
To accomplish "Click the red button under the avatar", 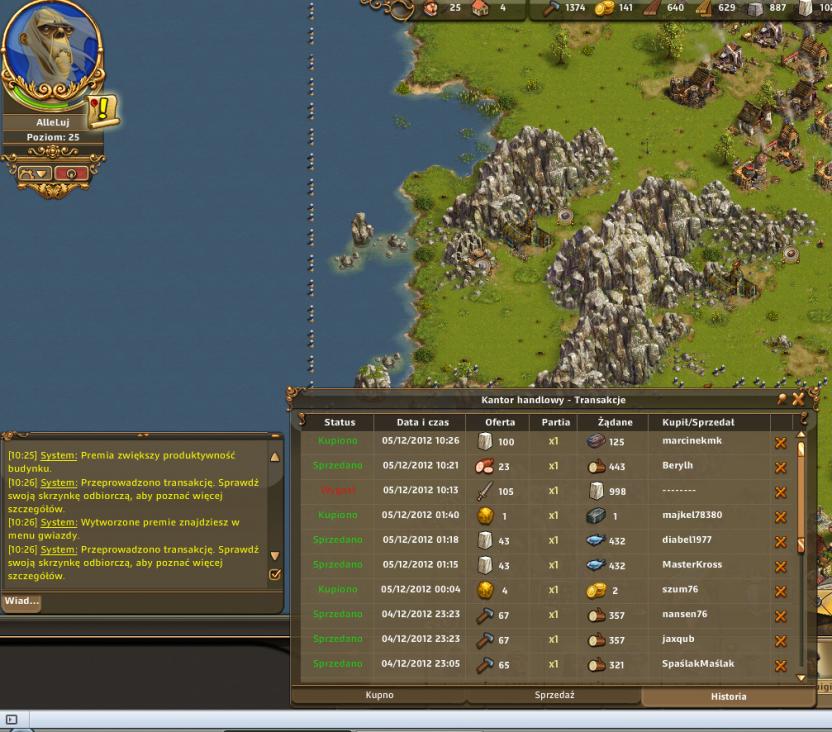I will pos(70,172).
